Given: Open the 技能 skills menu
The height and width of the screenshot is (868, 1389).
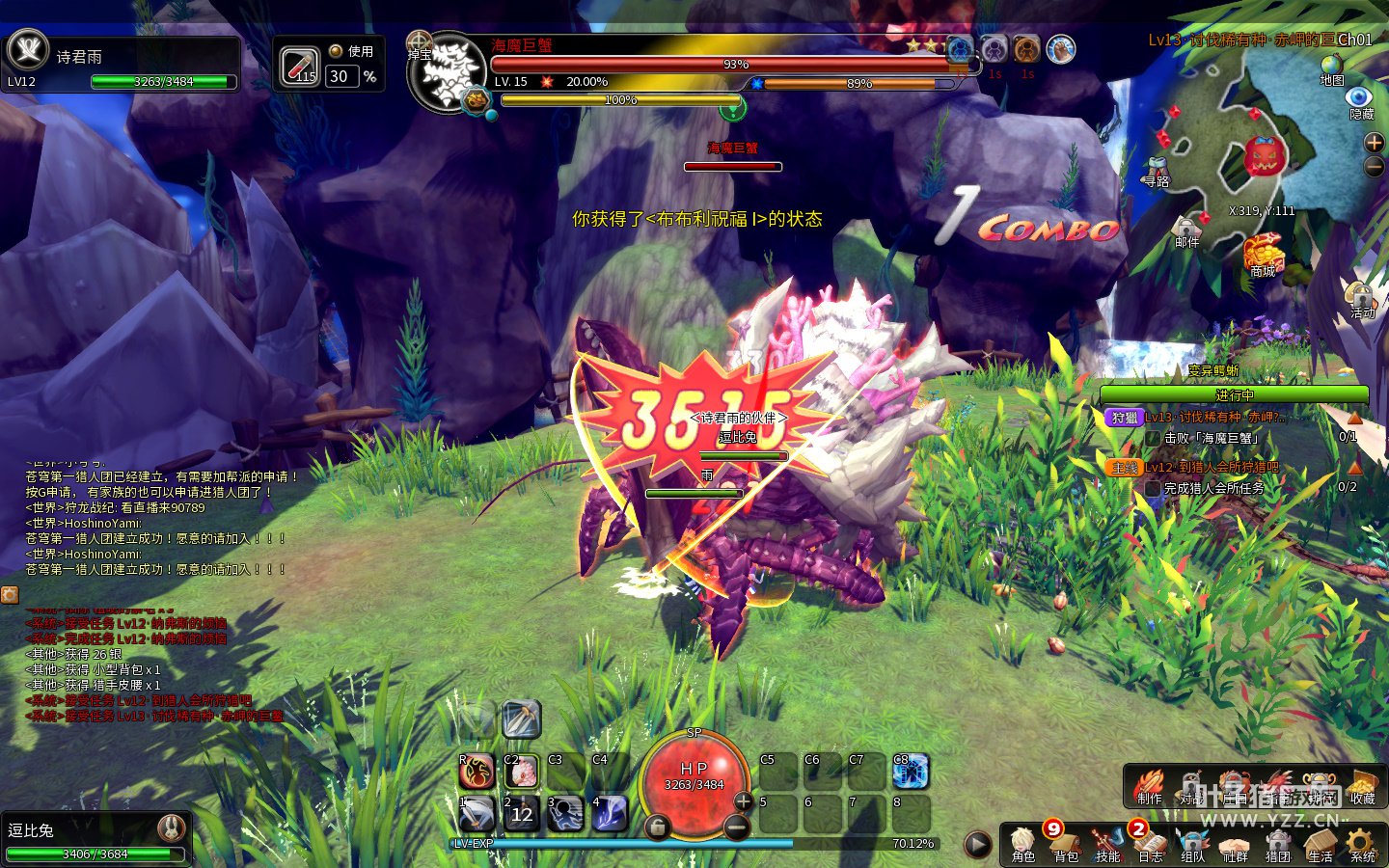Looking at the screenshot, I should pos(1107,843).
